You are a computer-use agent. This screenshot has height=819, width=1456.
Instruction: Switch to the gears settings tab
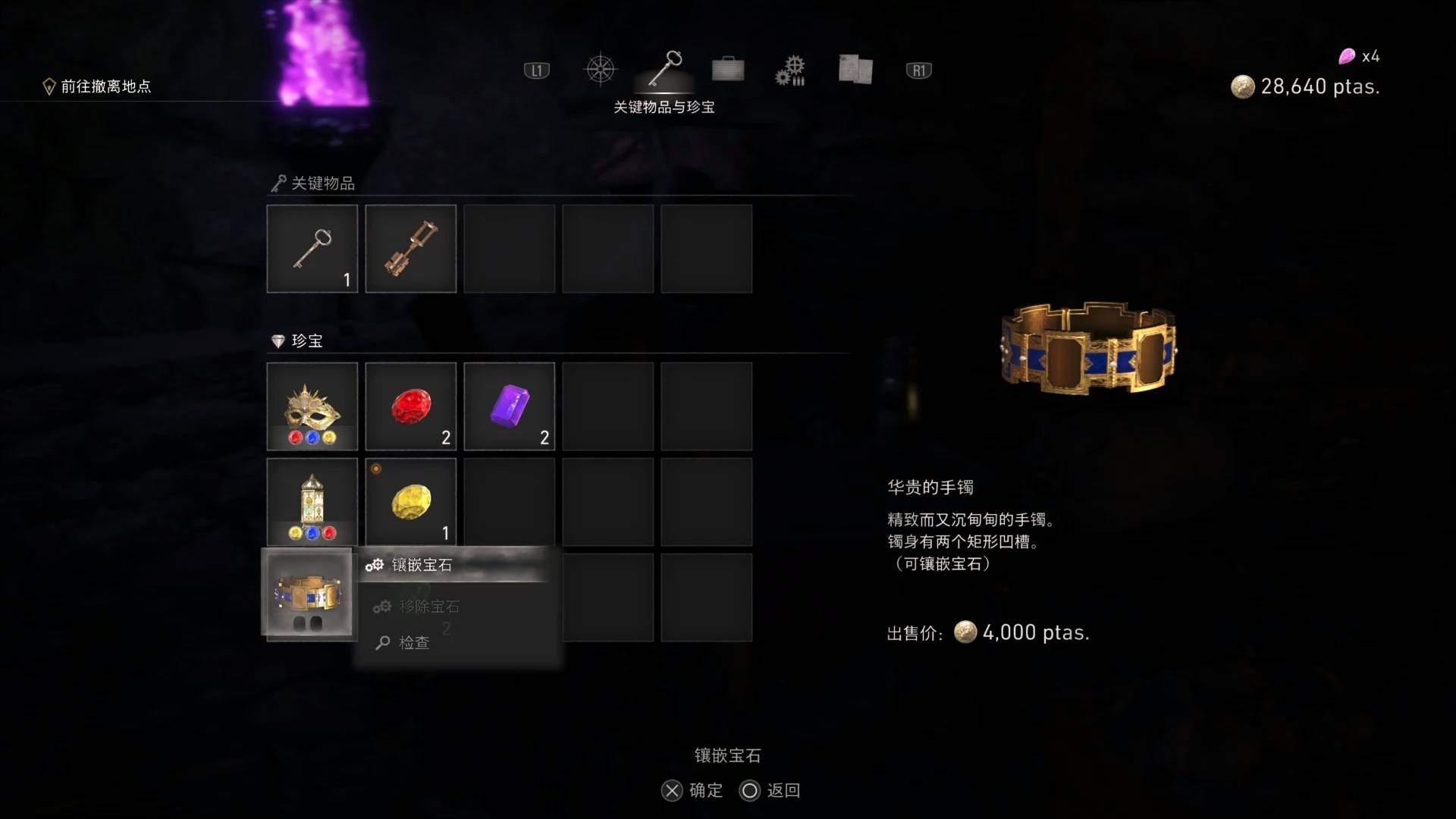tap(790, 71)
